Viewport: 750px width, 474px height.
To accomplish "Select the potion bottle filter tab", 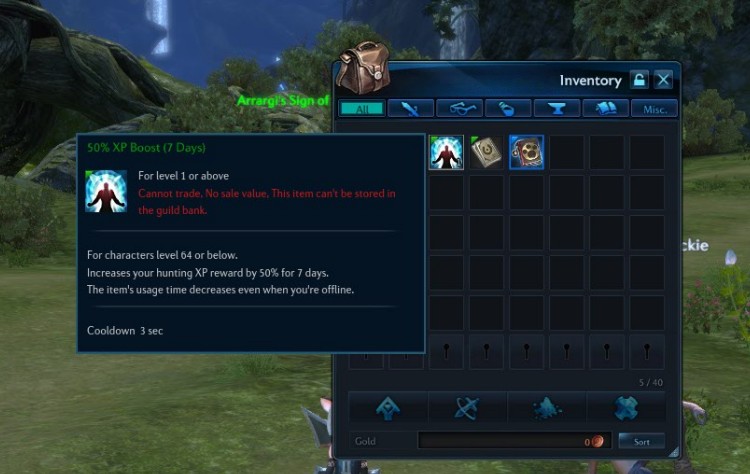I will coord(508,108).
